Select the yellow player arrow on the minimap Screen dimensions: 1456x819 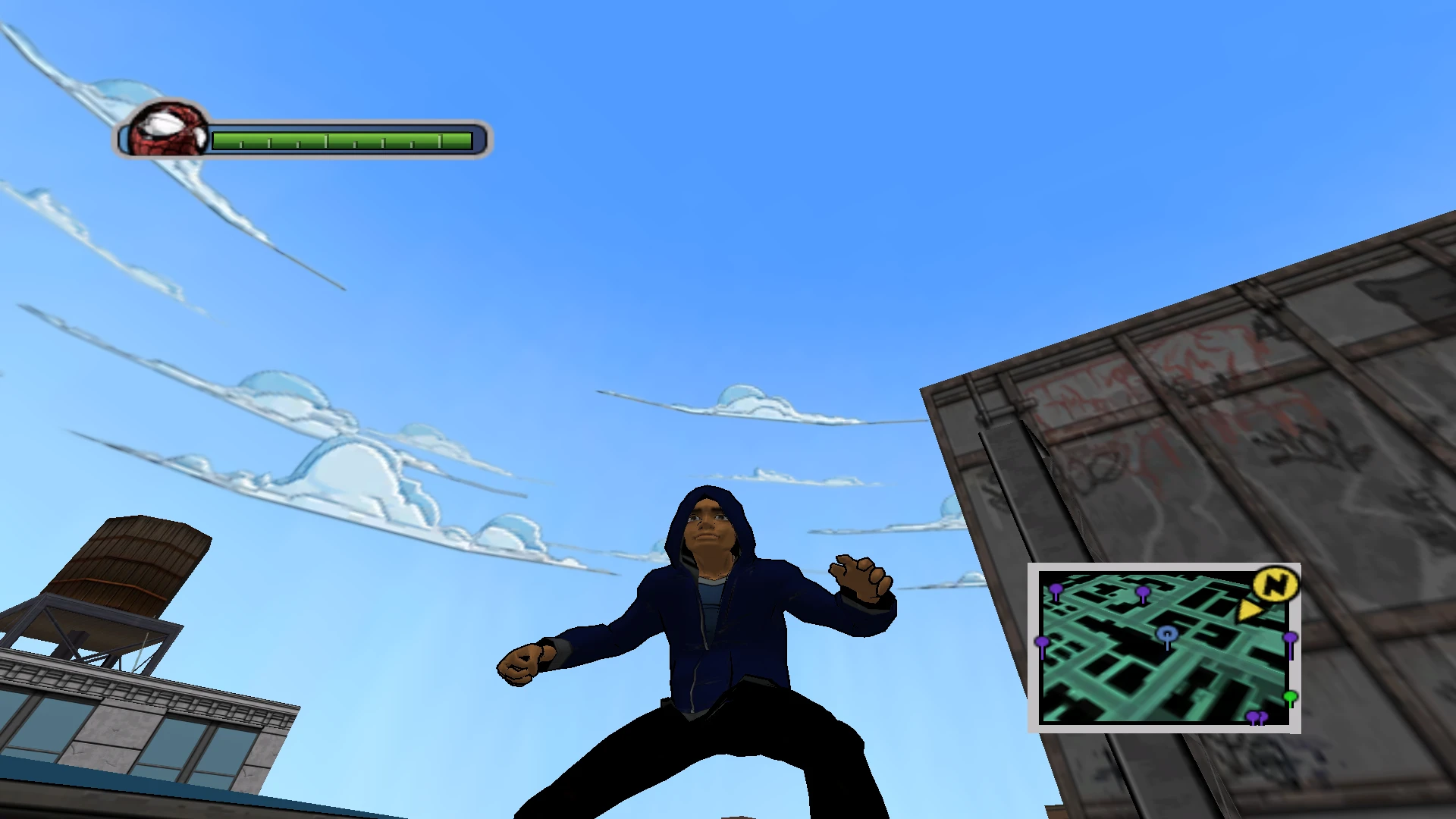click(1249, 610)
